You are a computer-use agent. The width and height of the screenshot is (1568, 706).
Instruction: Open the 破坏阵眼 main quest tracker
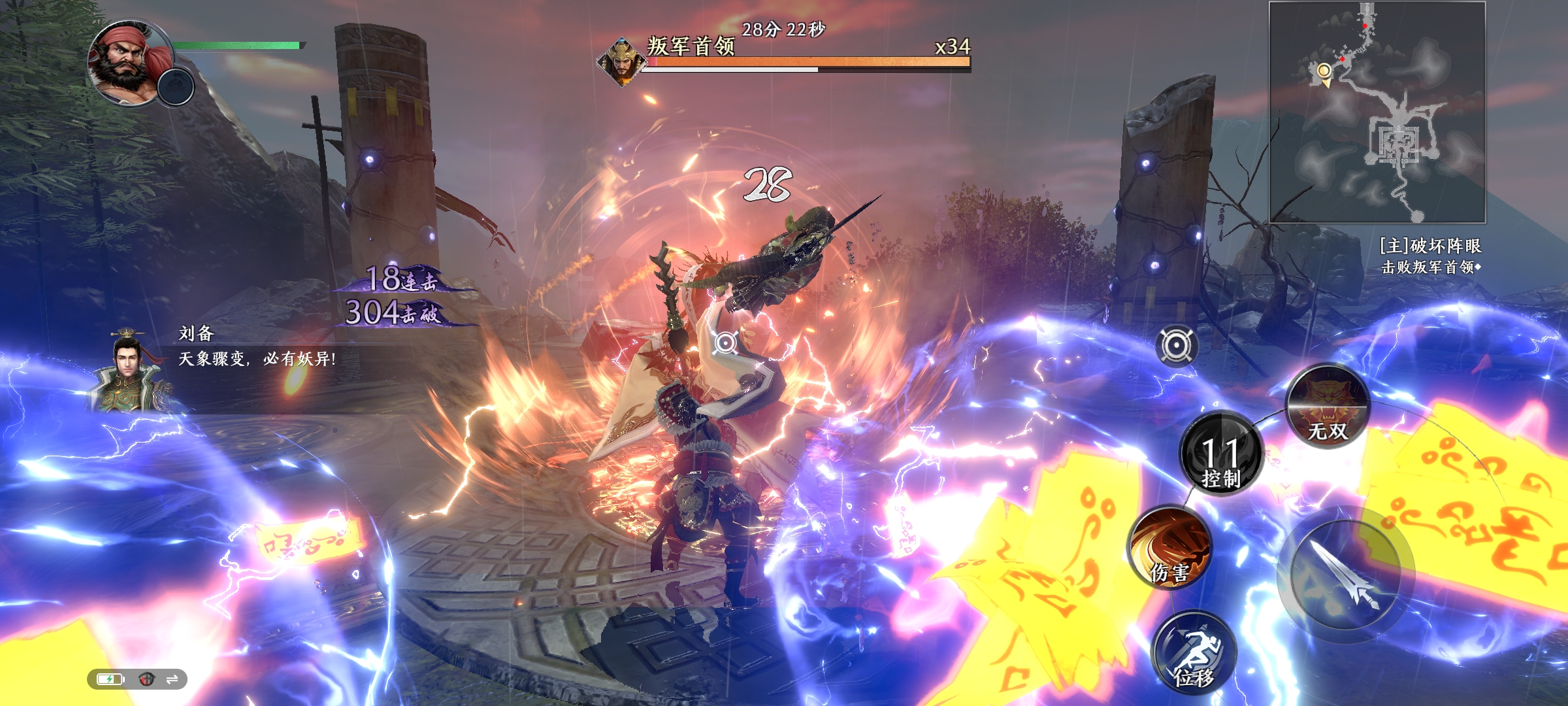pos(1429,256)
